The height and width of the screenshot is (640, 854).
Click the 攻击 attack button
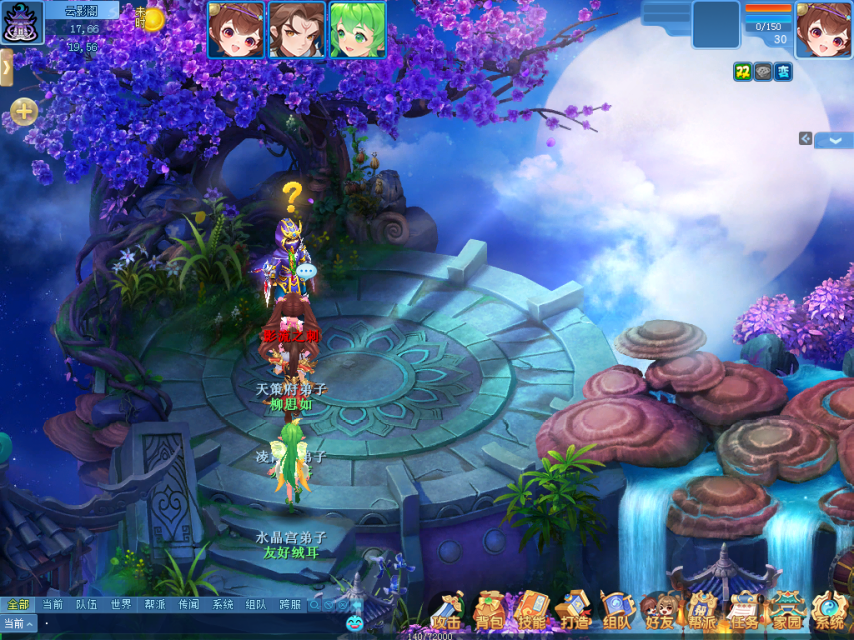tap(446, 610)
